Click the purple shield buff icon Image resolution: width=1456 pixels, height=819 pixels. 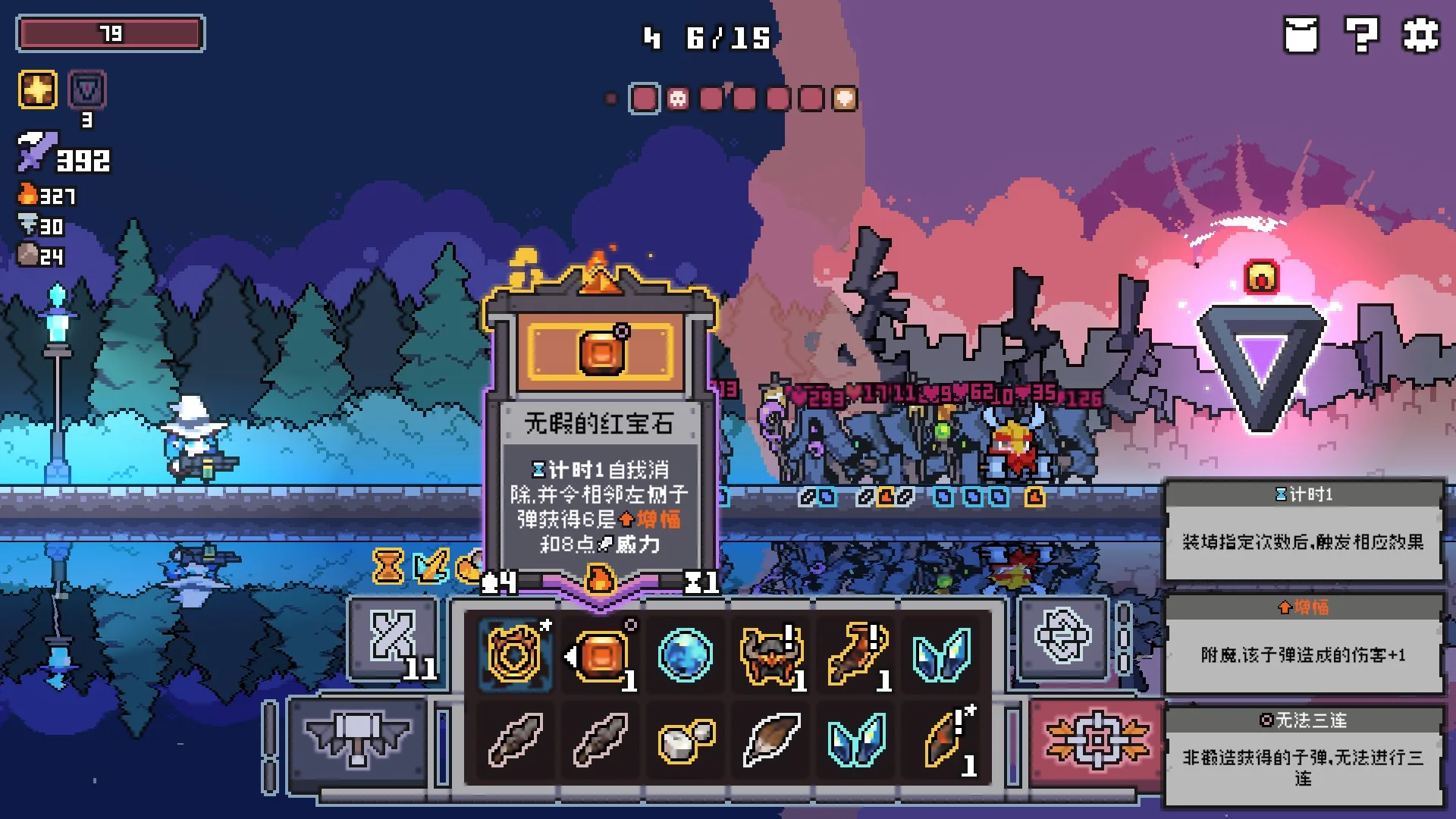coord(87,90)
